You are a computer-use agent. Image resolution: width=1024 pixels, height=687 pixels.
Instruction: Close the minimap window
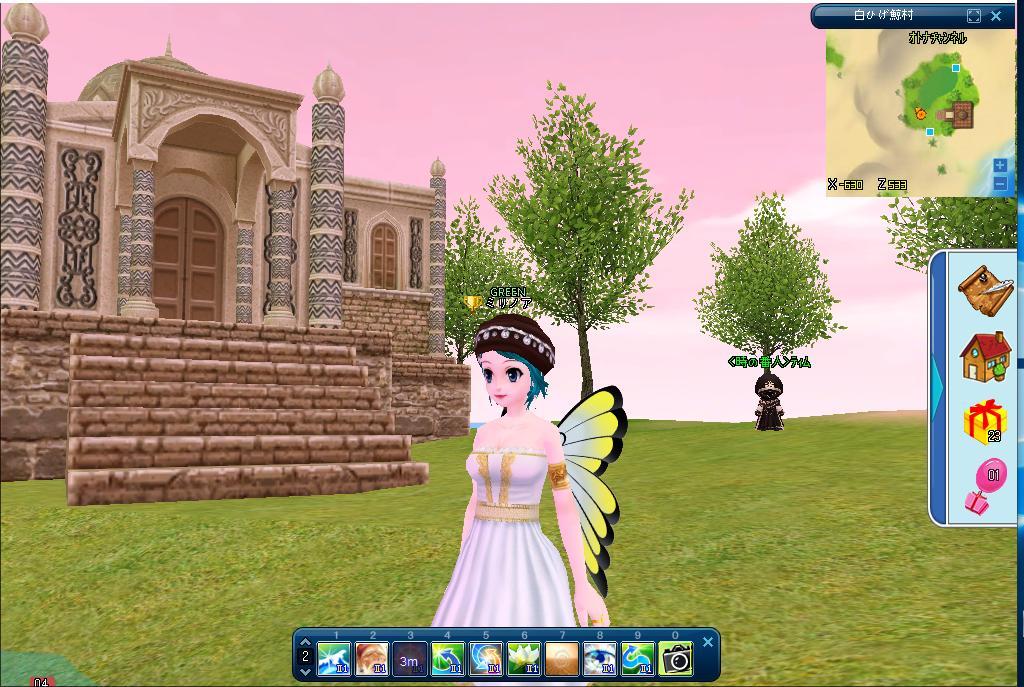click(x=996, y=16)
